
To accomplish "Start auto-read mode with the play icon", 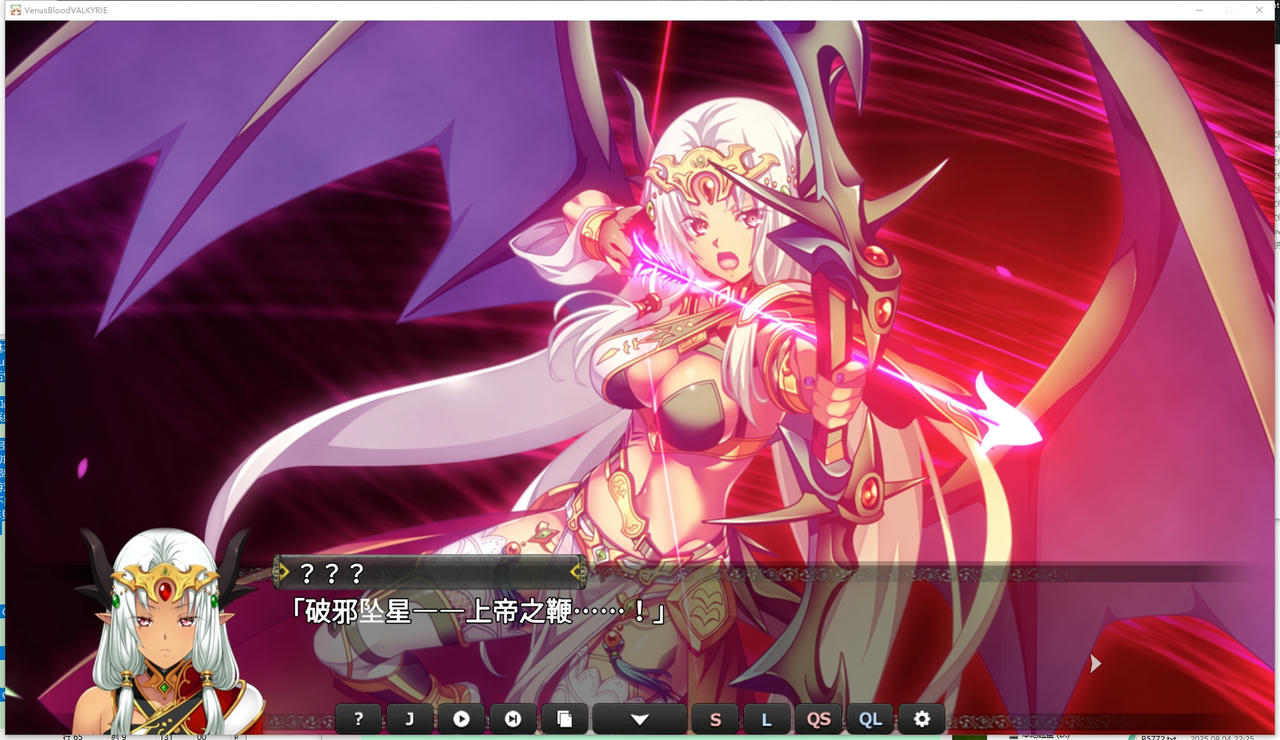I will coord(462,718).
